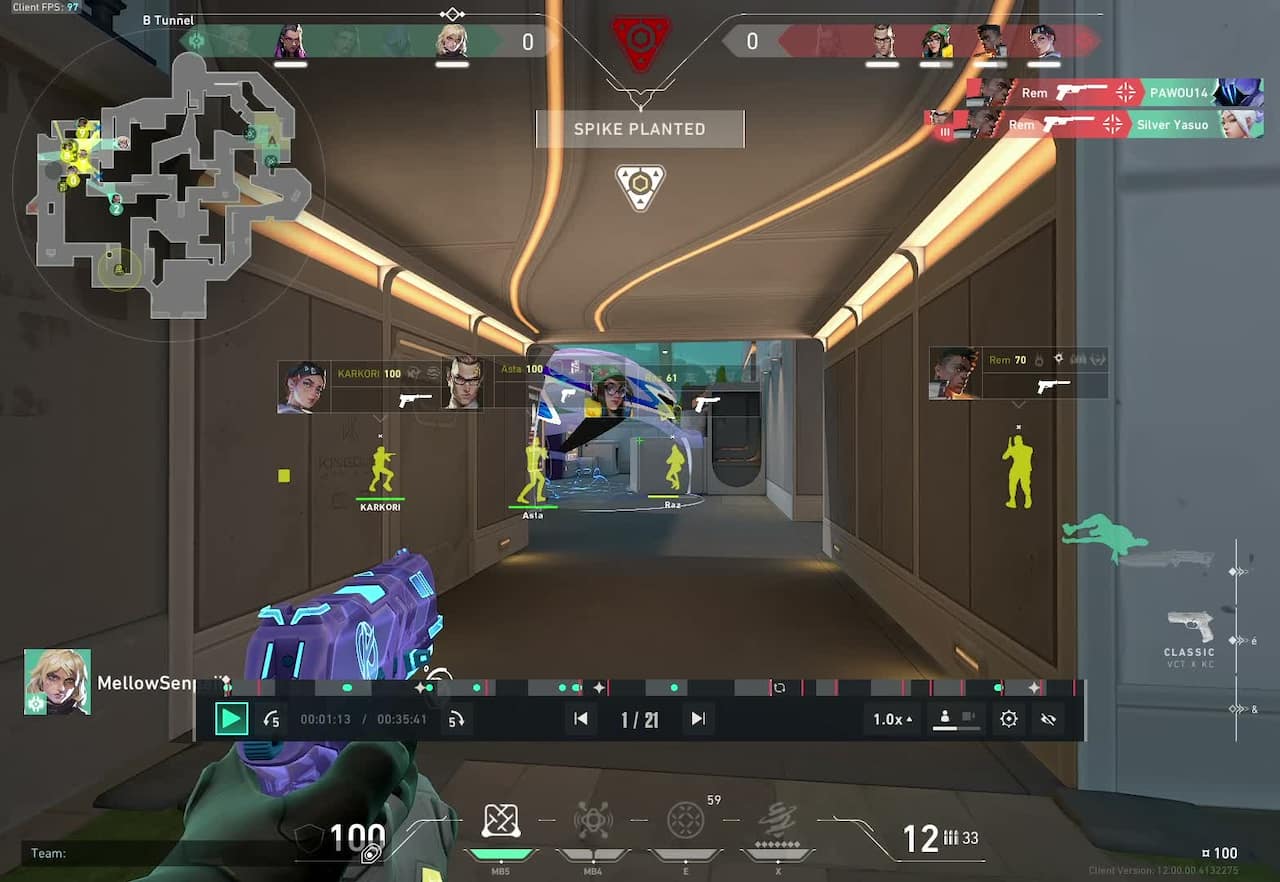This screenshot has width=1280, height=882.
Task: Toggle HUD visibility with the eye-slash icon
Action: tap(1049, 719)
